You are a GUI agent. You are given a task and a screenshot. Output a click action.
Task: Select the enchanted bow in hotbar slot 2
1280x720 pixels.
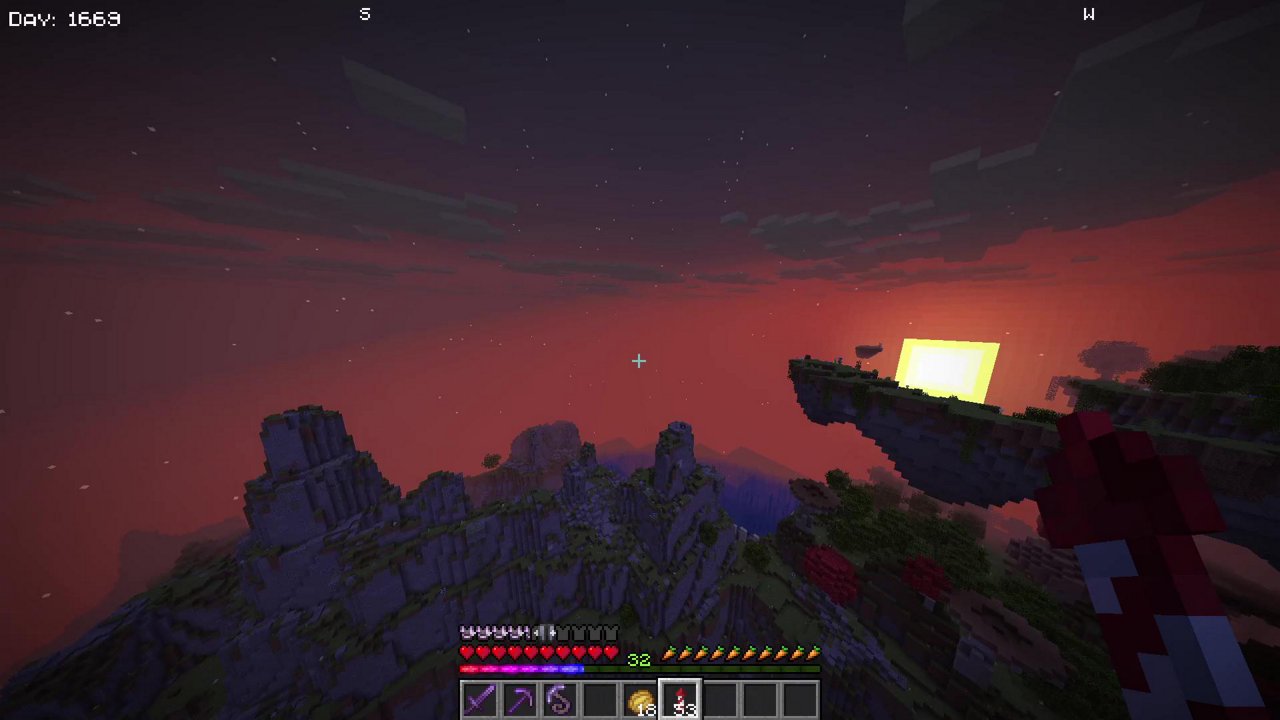[x=519, y=699]
